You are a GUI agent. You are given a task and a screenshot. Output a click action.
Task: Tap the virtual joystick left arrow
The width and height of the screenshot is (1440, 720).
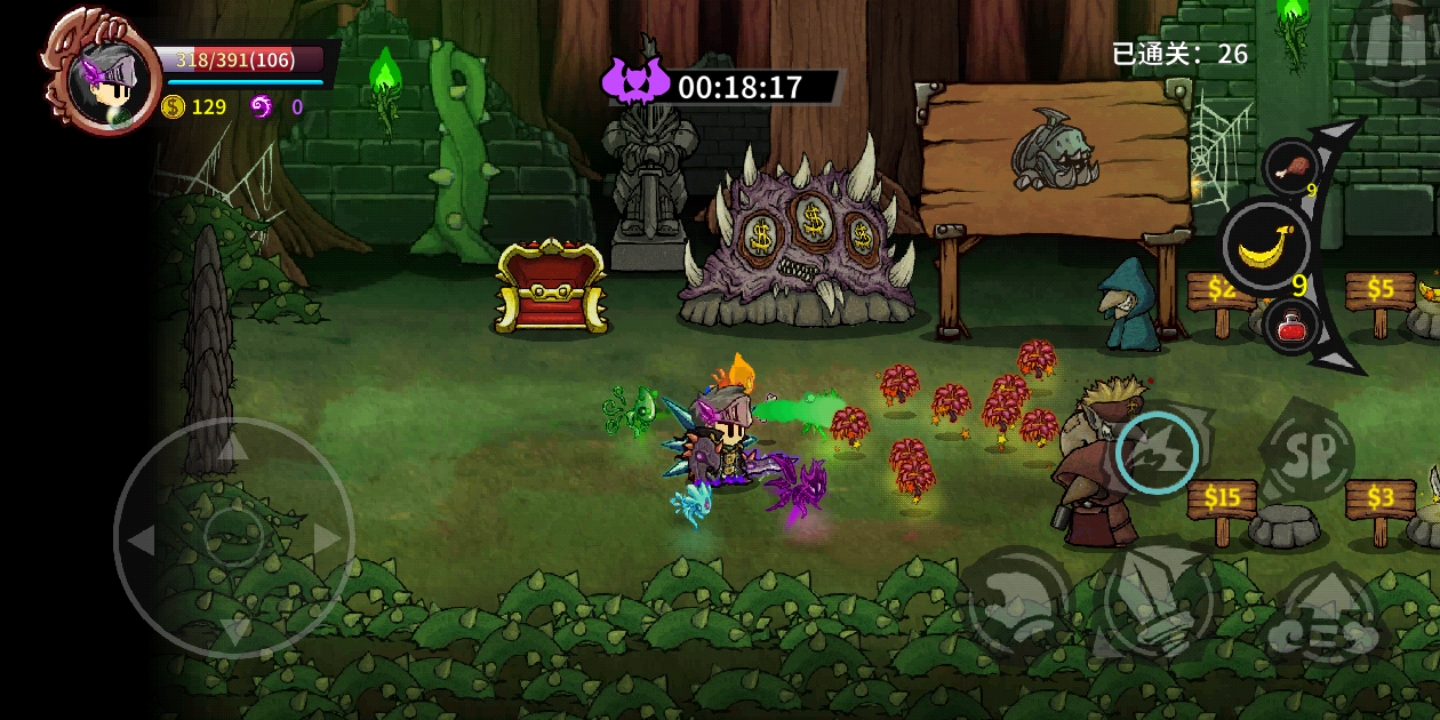(141, 539)
